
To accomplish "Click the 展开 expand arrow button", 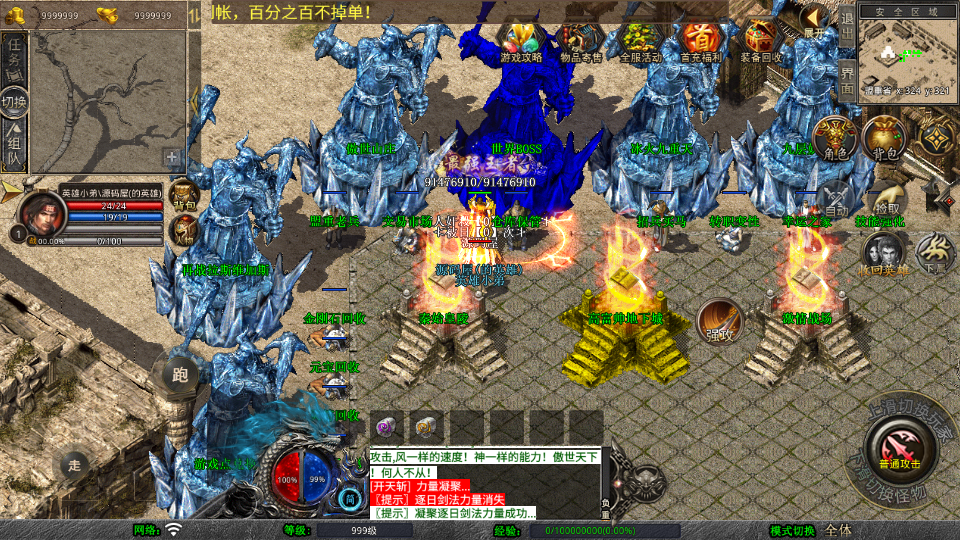I will pos(815,22).
